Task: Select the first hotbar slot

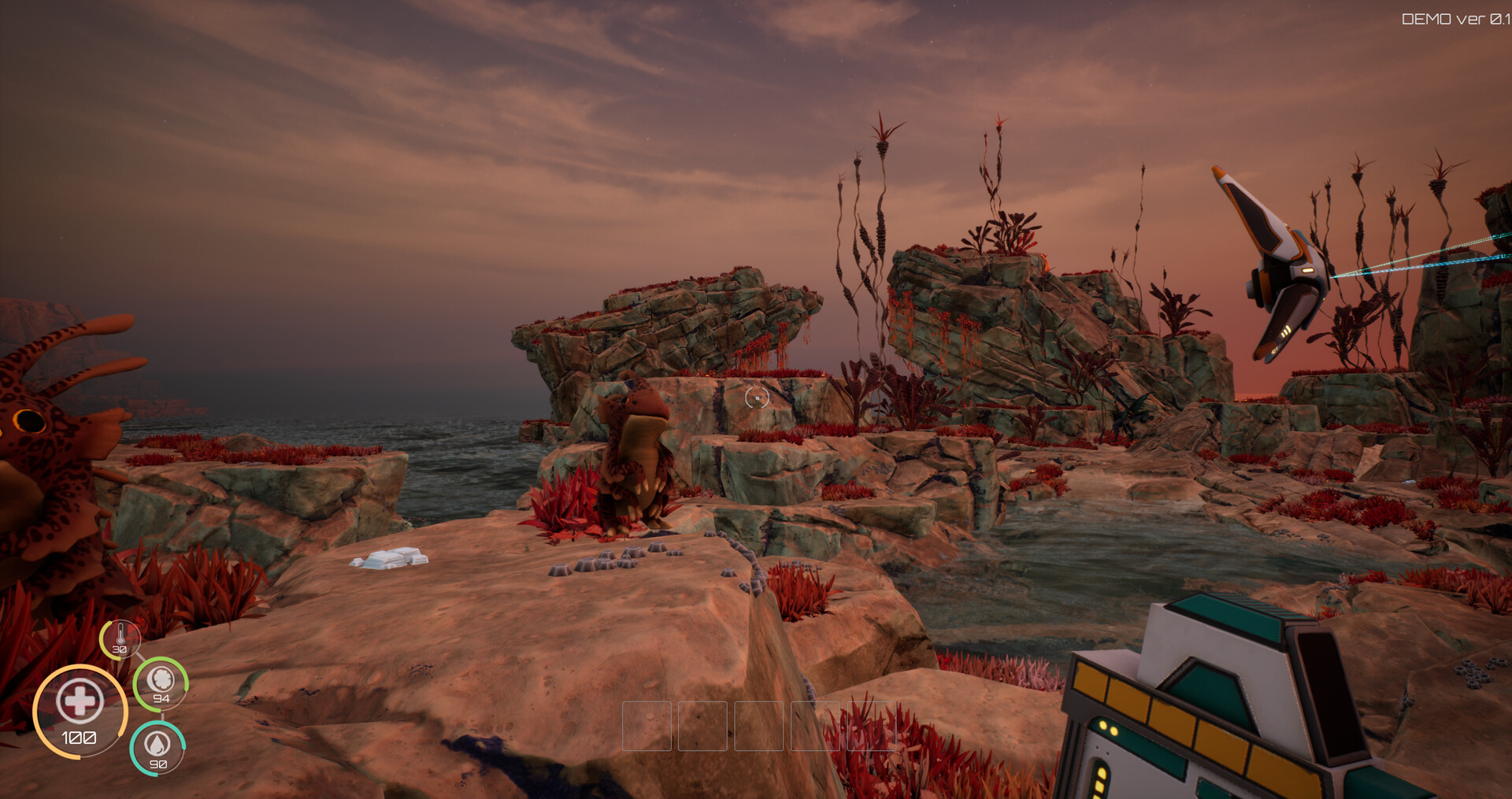Action: (647, 727)
